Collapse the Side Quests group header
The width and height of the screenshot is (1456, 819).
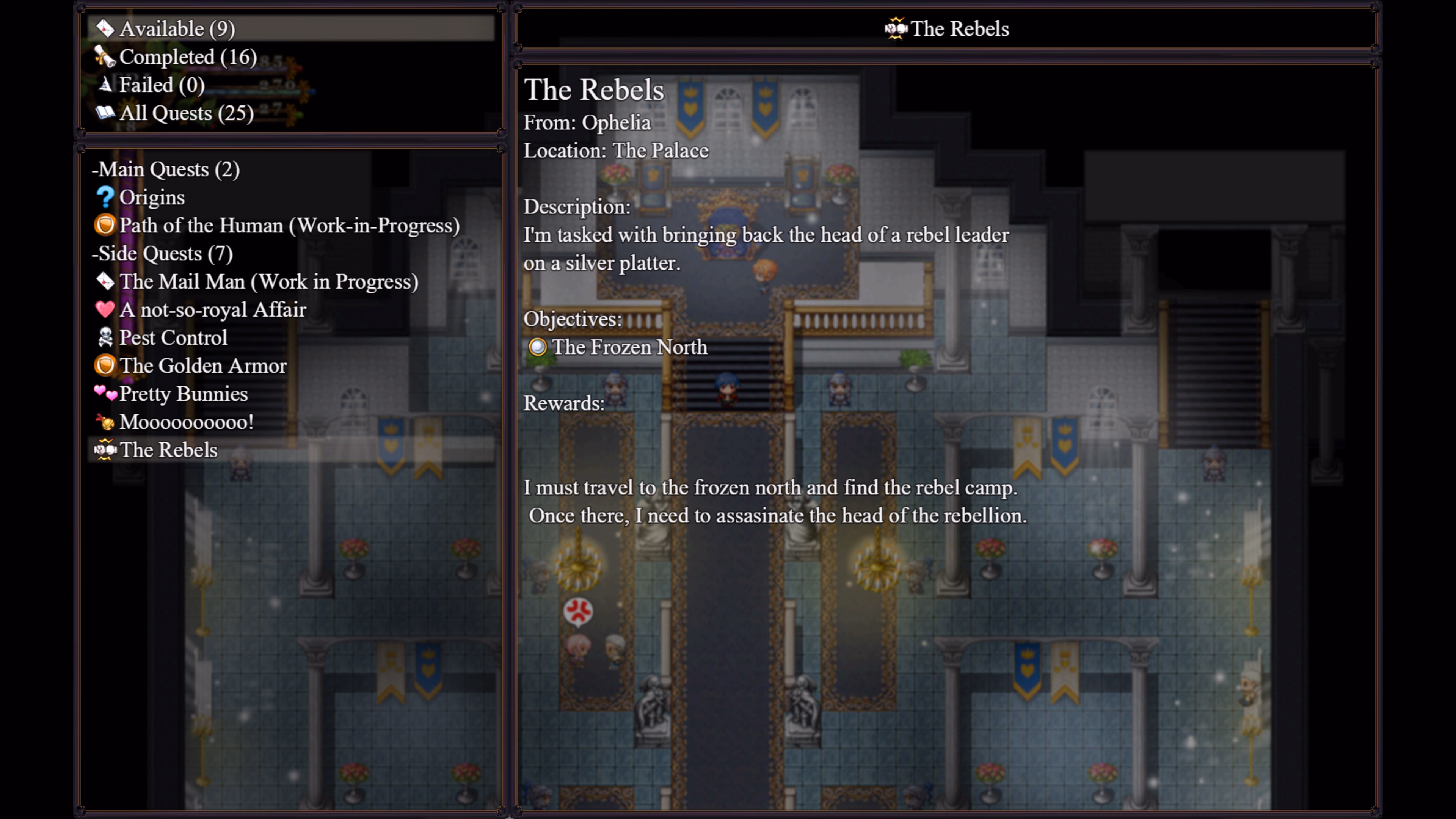[163, 253]
